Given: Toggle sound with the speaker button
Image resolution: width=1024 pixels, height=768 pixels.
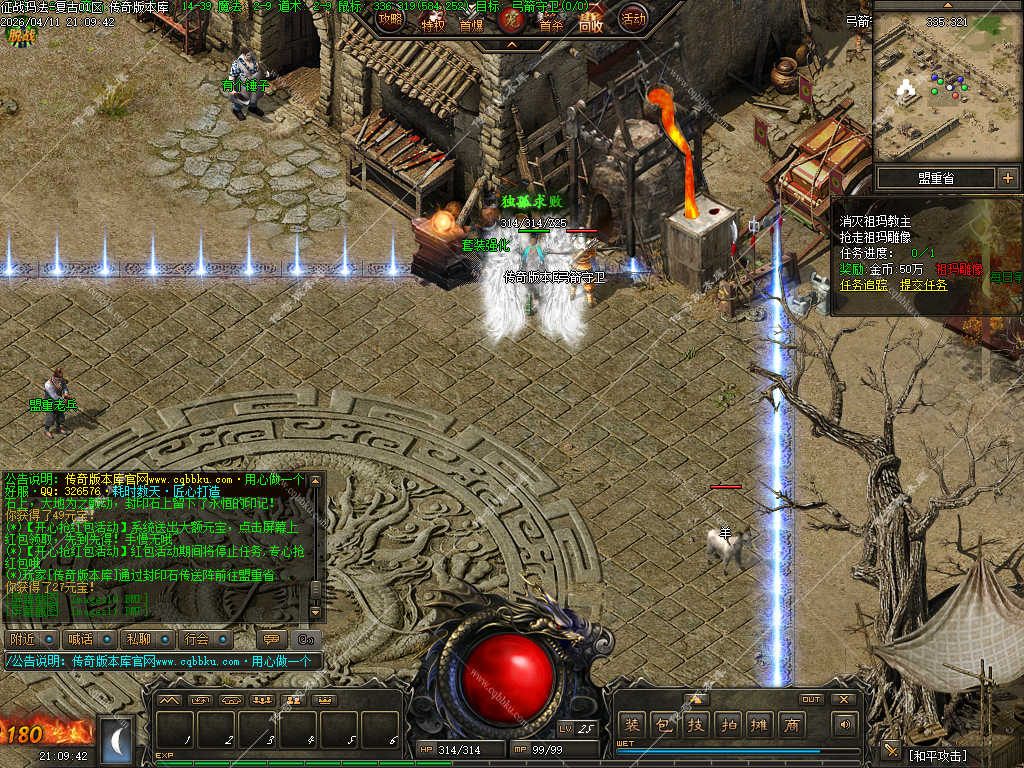Looking at the screenshot, I should (845, 724).
